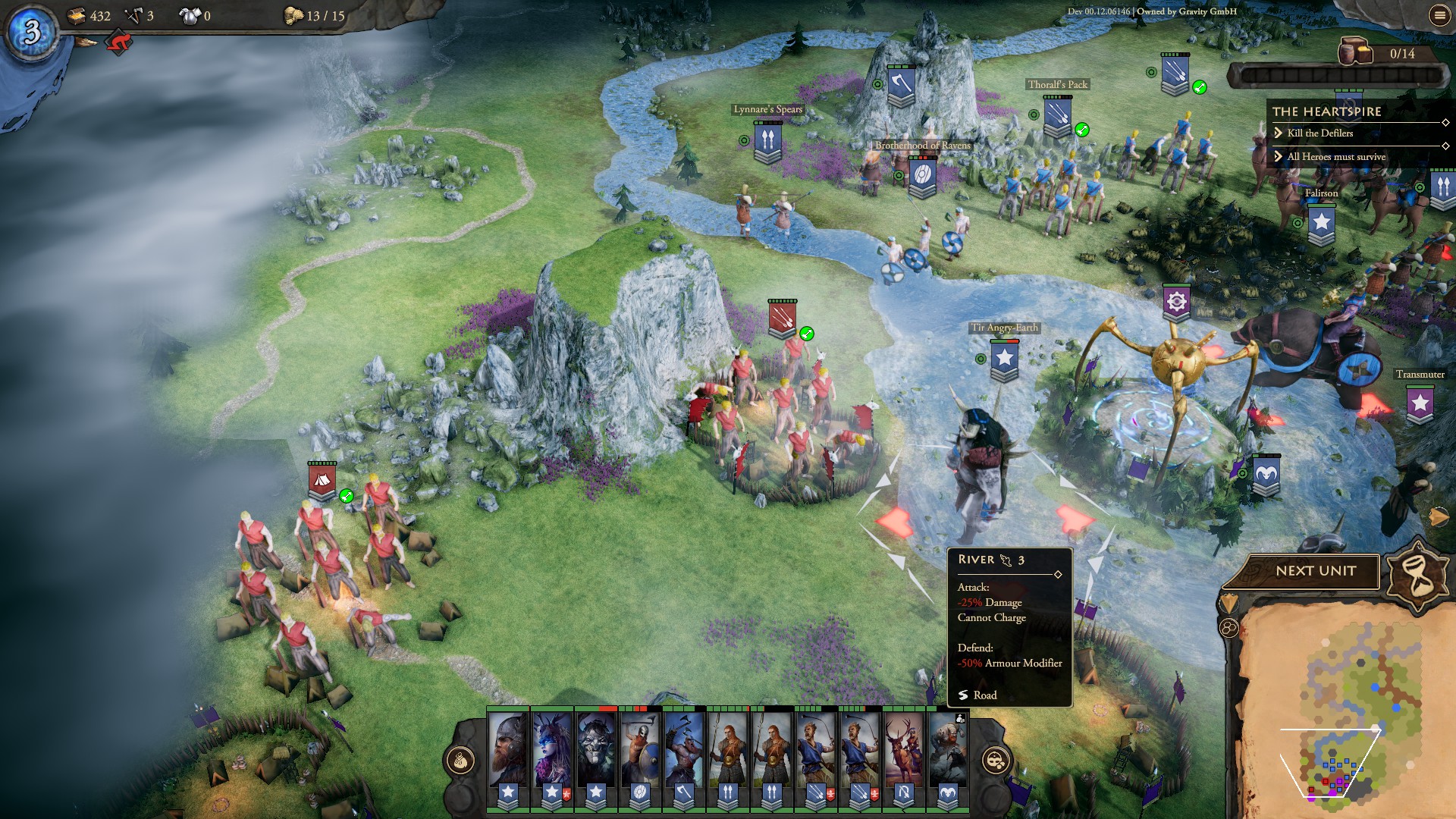Click the arrowhead button beside the minimap

[1227, 604]
